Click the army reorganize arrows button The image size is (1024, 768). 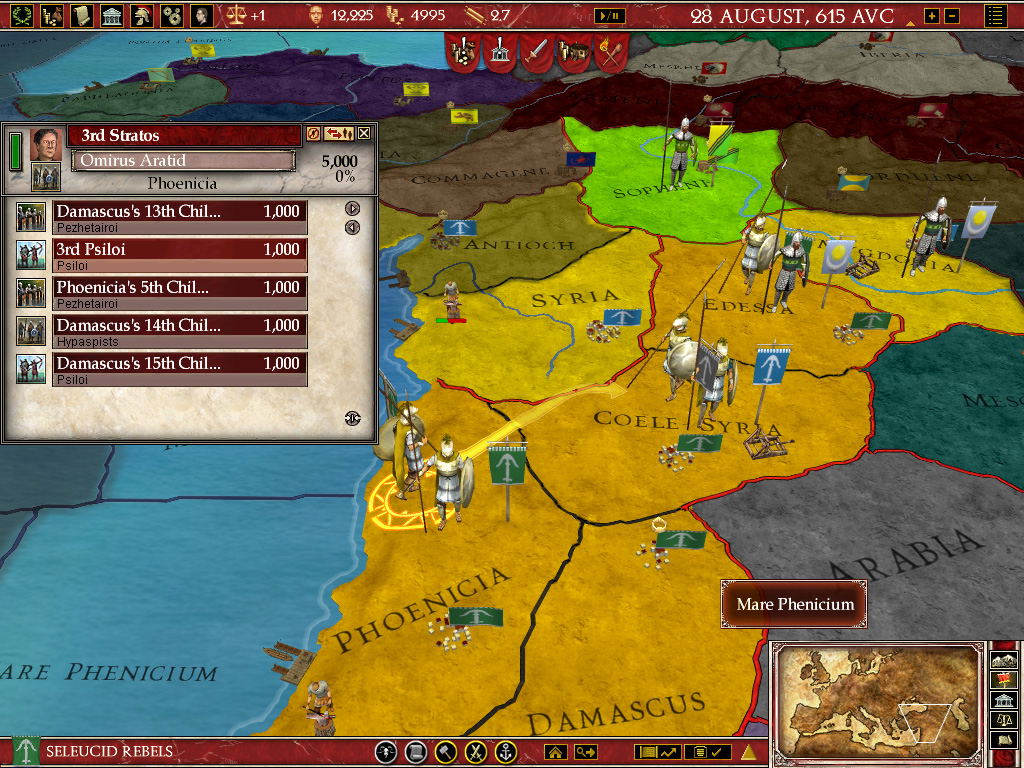339,133
